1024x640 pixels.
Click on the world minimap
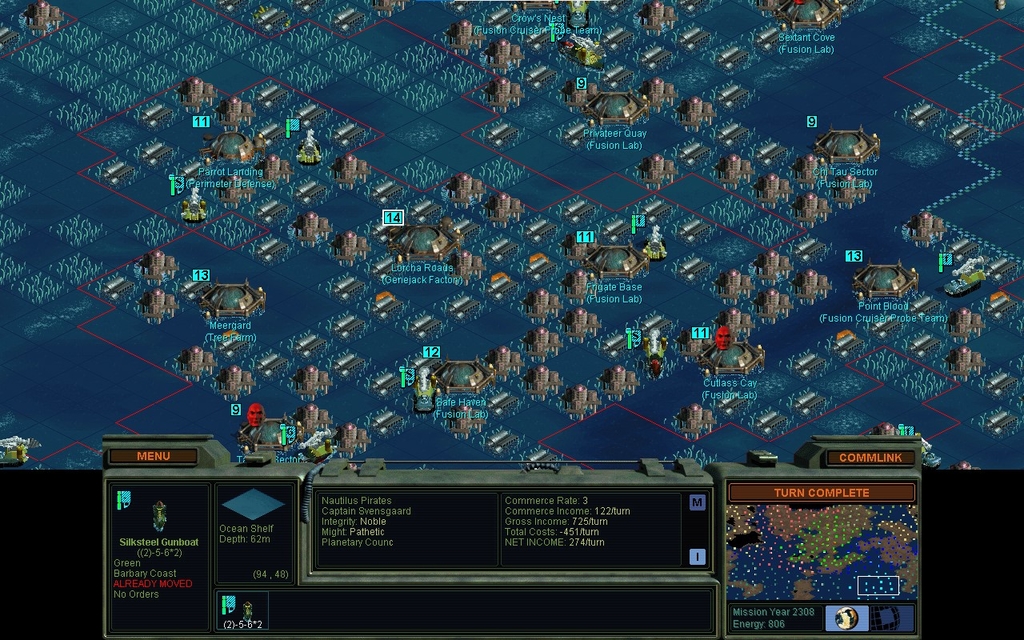(x=821, y=552)
